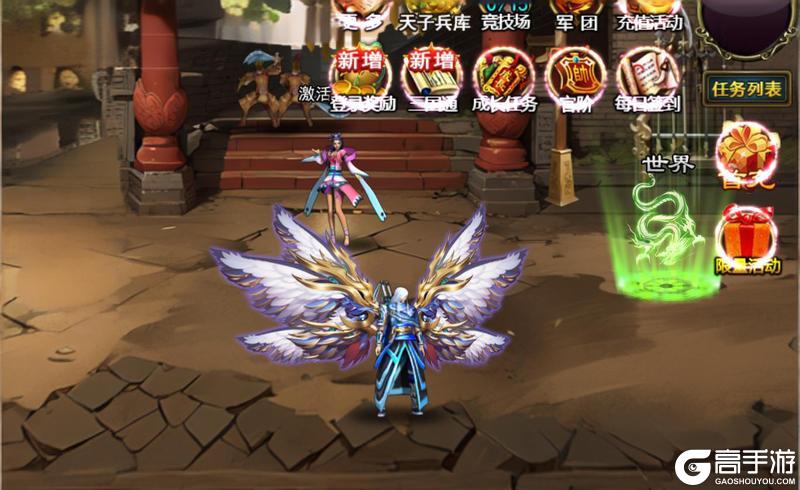Show the 任务列表 quest list
Image resolution: width=800 pixels, height=490 pixels.
[745, 89]
